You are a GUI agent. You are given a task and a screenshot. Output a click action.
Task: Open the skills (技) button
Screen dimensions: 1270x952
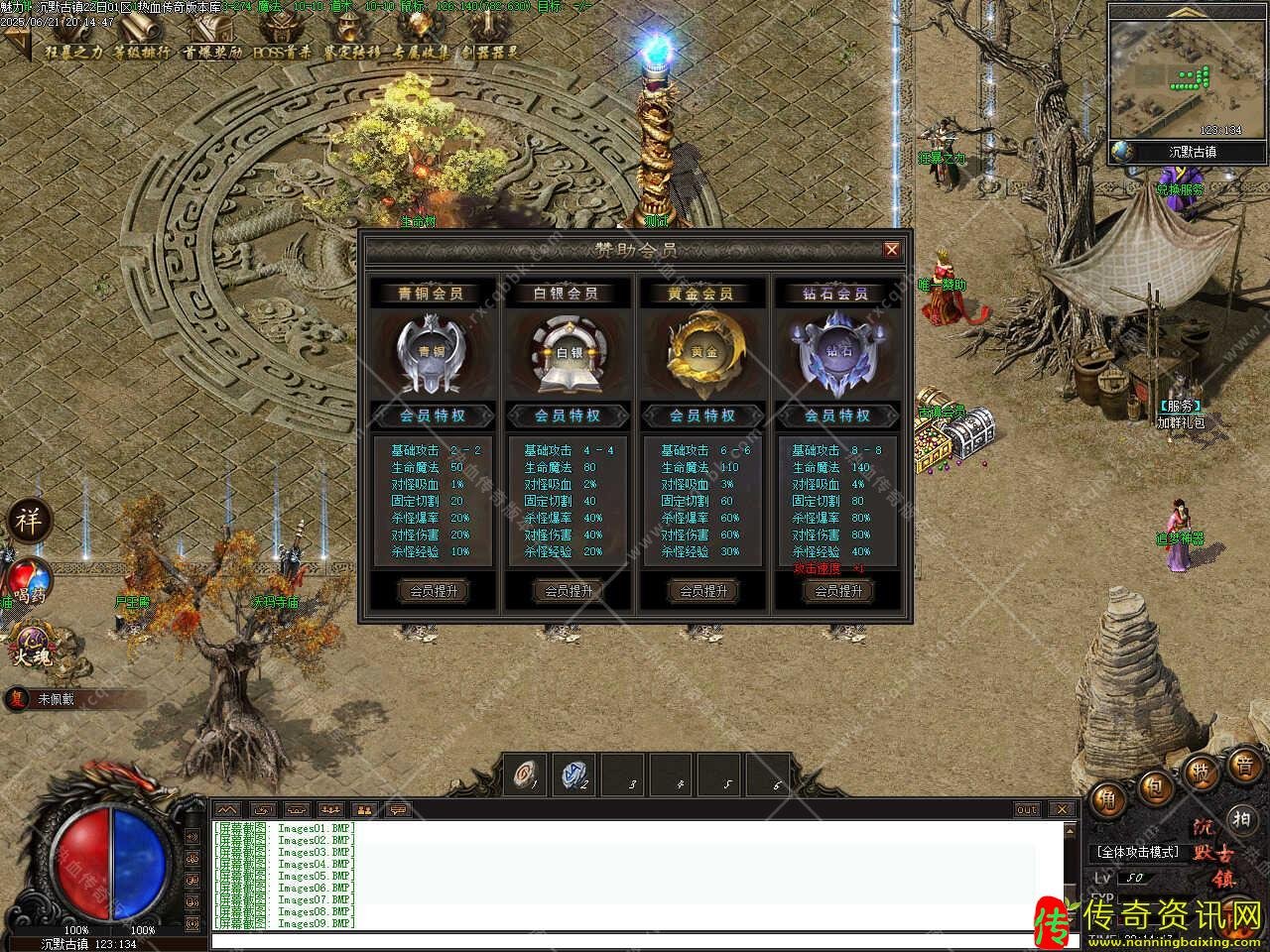point(1202,772)
